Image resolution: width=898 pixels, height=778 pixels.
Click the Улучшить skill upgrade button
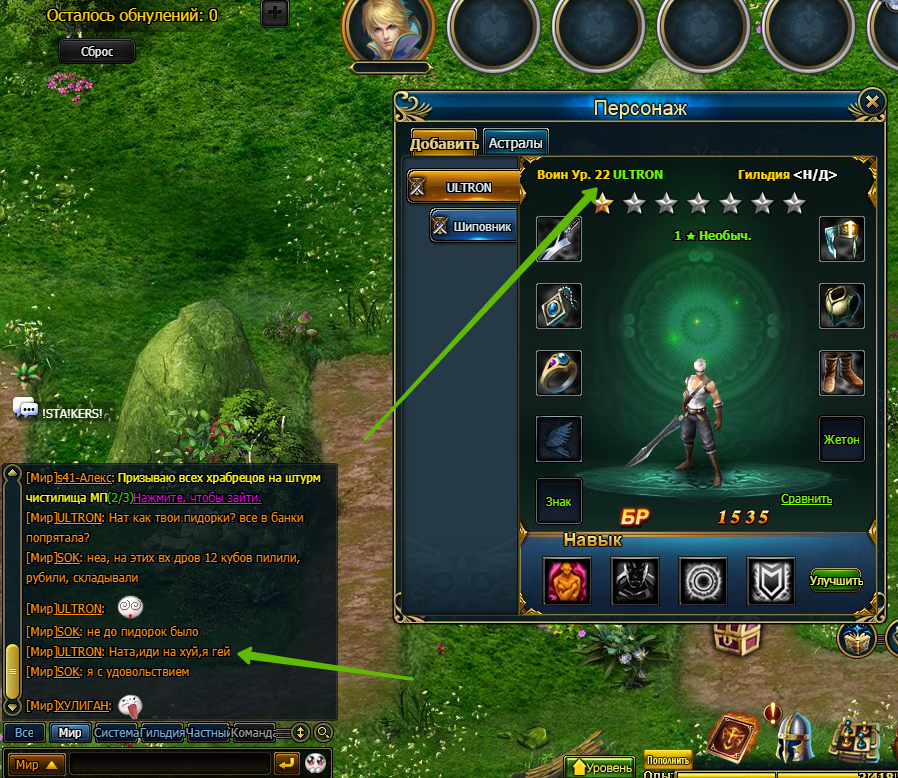tap(836, 580)
